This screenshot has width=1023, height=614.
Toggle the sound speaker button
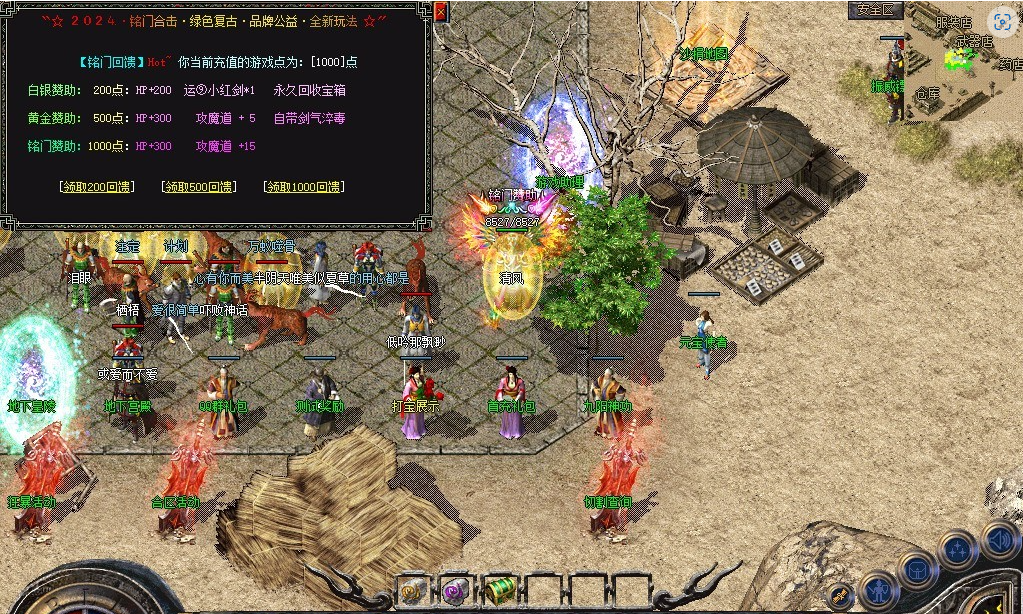pyautogui.click(x=999, y=541)
